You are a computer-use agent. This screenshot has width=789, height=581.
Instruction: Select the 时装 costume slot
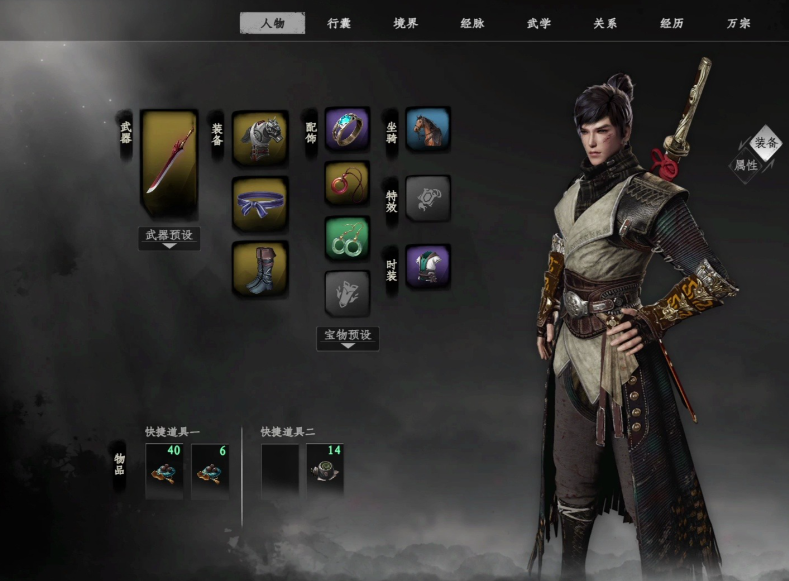(x=427, y=266)
